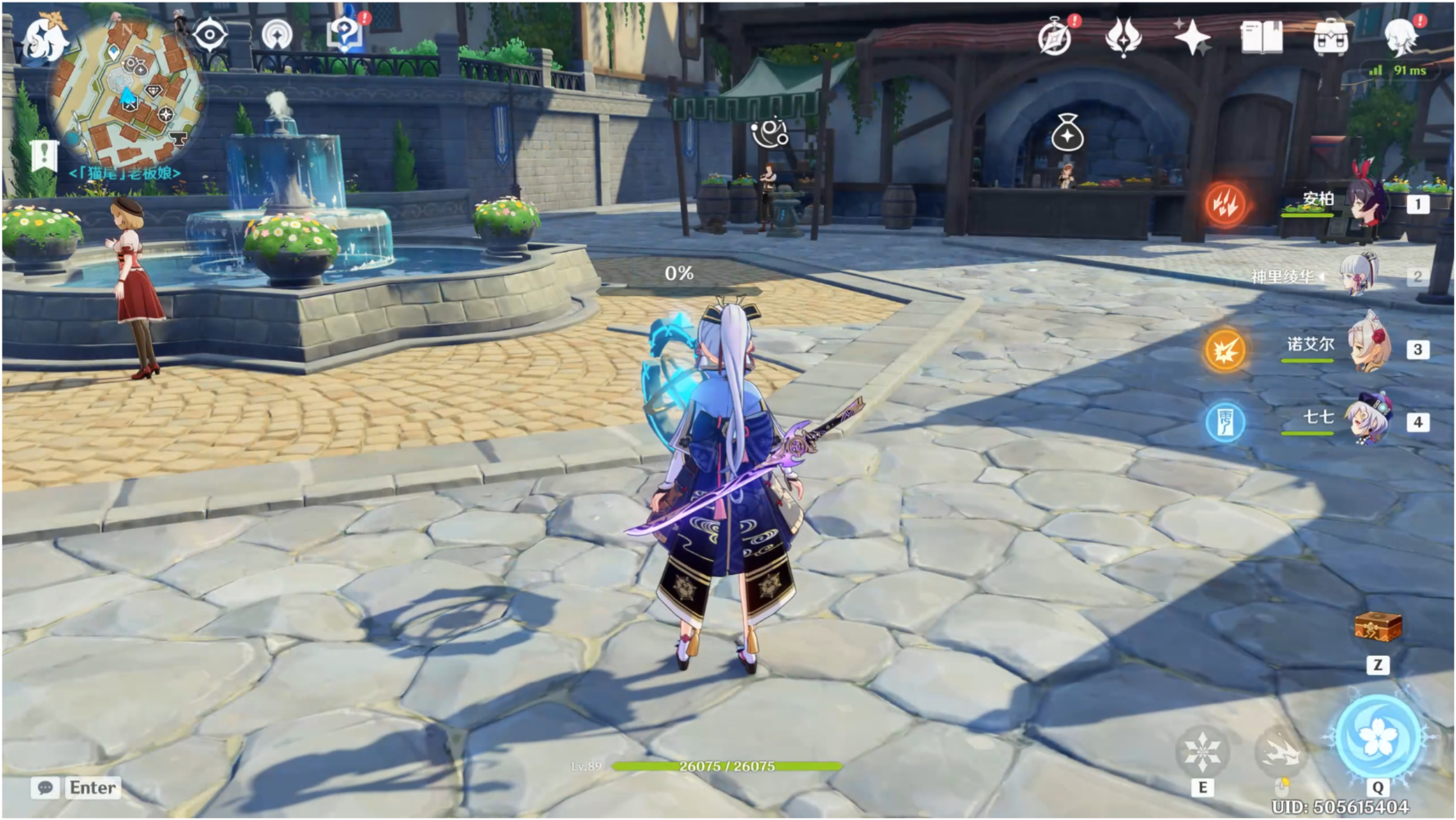1456x820 pixels.
Task: Toggle the eye-shaped view icon
Action: point(209,35)
